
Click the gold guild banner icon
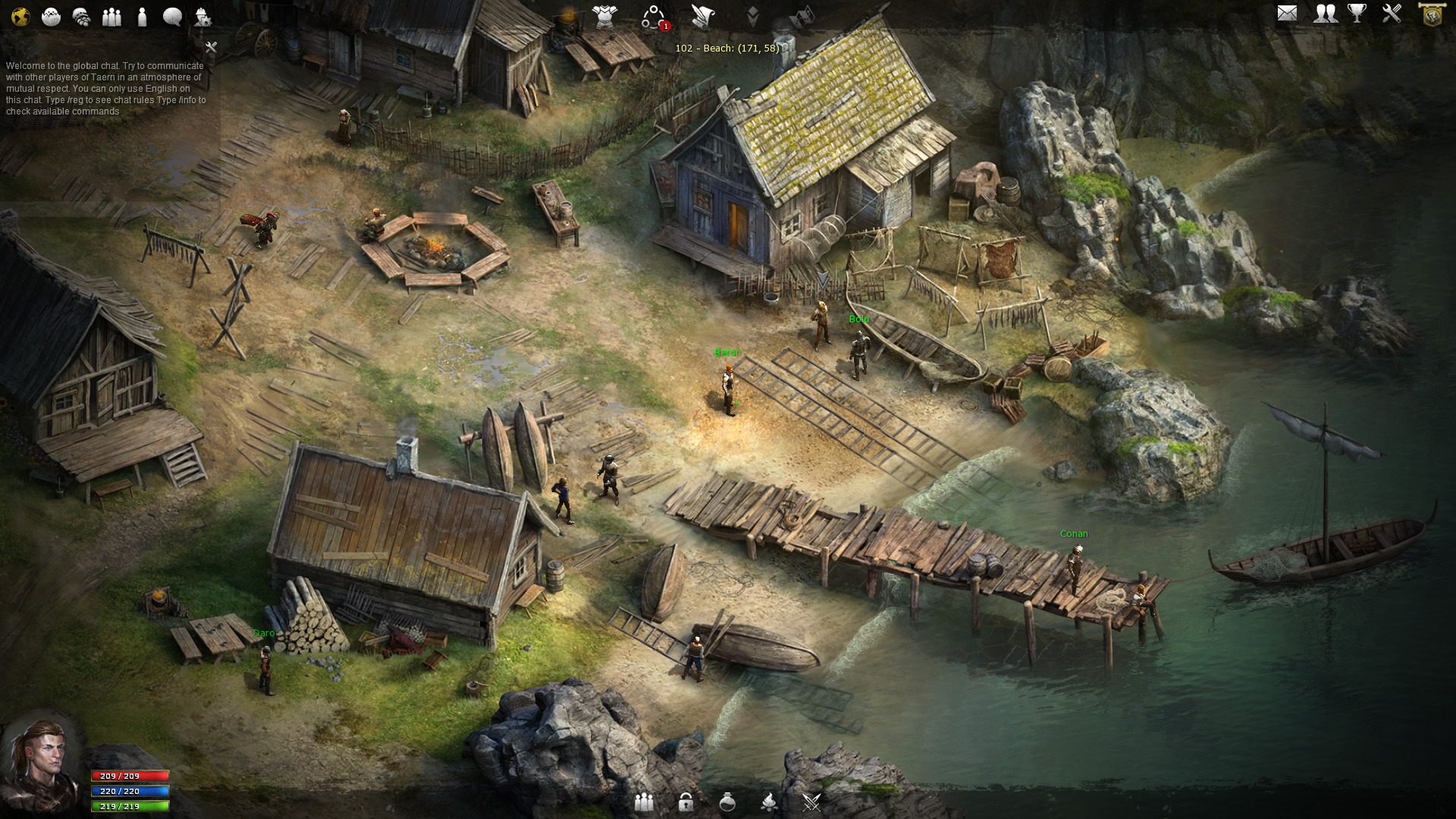click(1432, 14)
